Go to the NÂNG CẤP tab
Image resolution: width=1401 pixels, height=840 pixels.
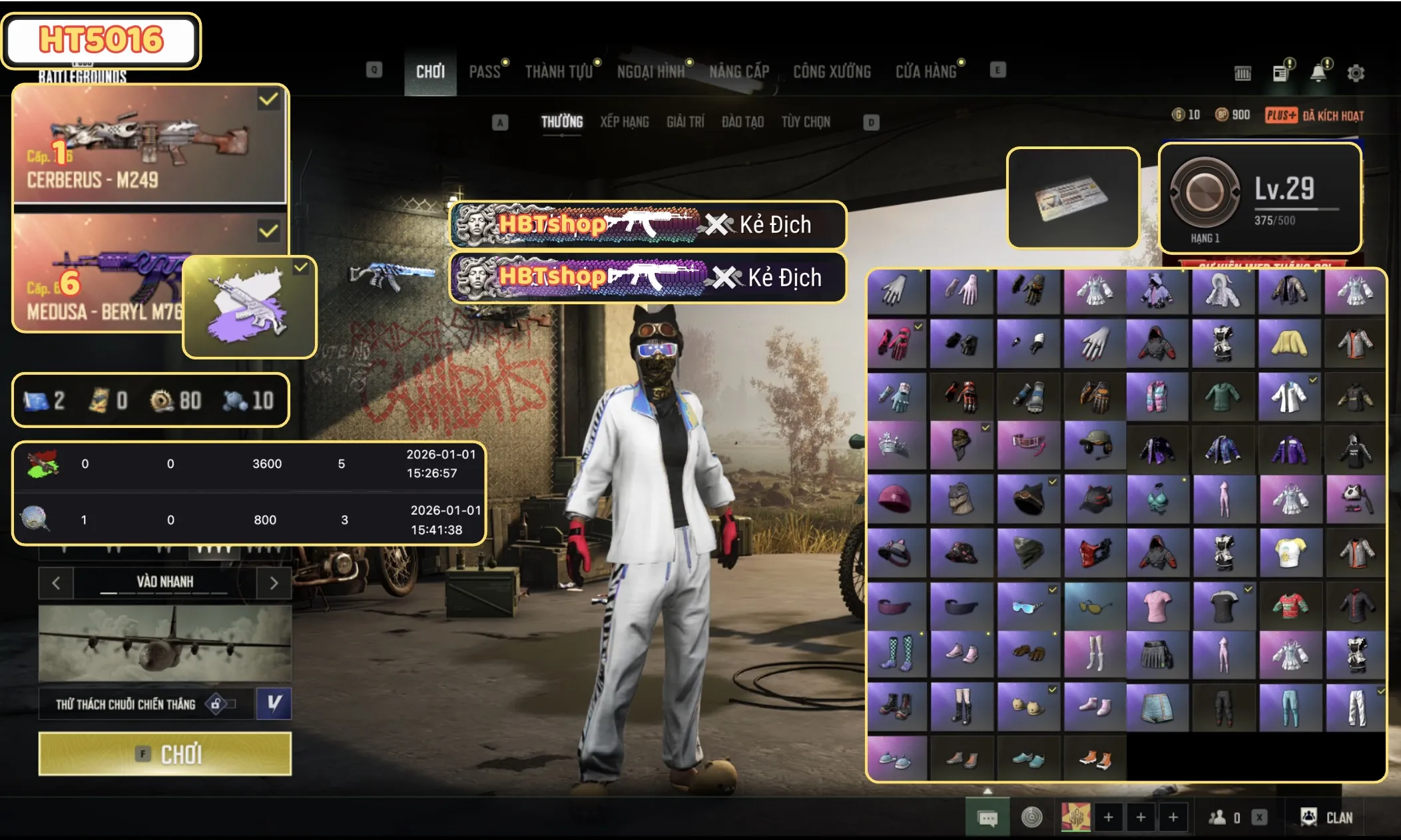point(739,71)
